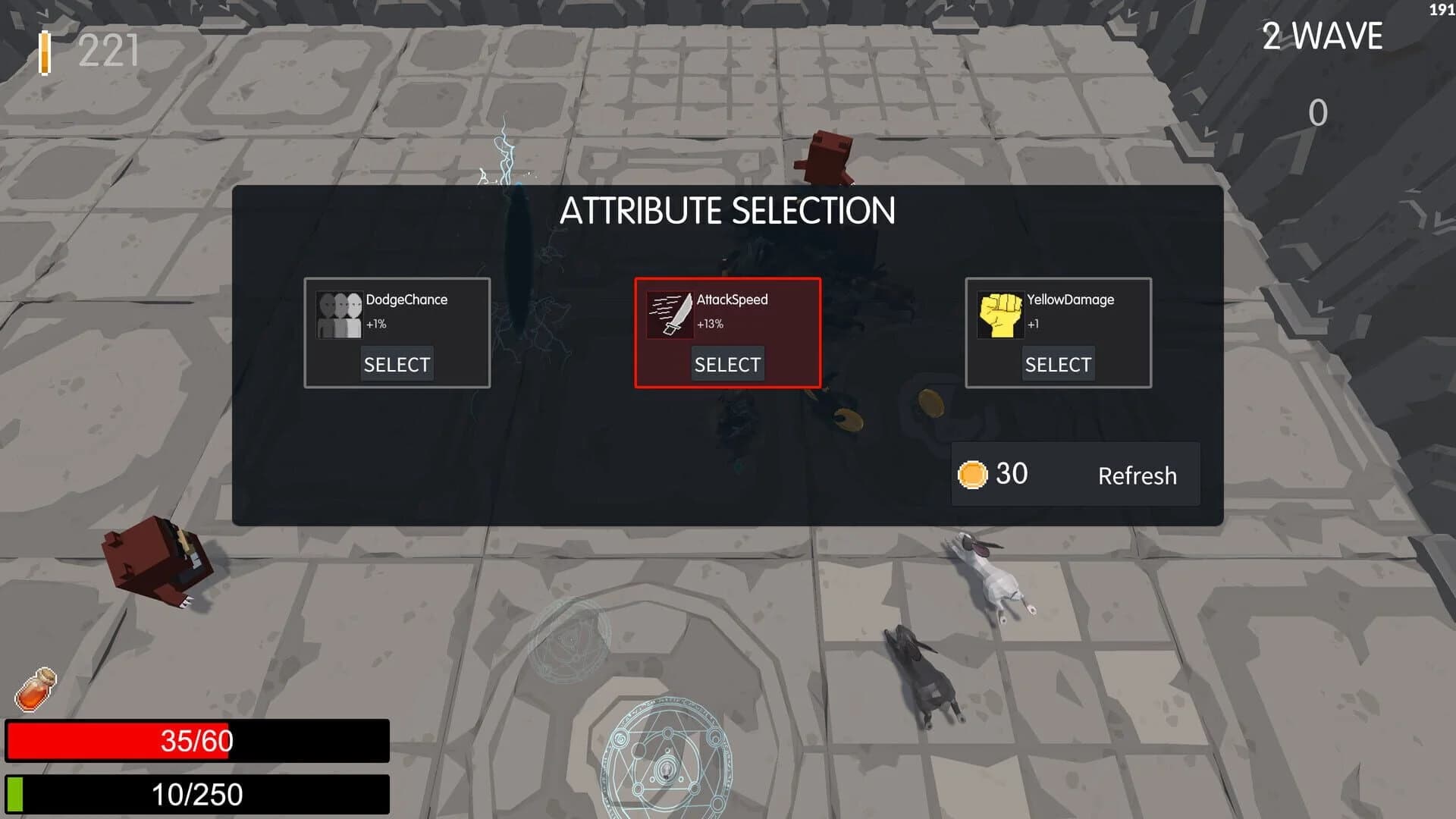Click the AttackSpeed card with red border
Image resolution: width=1456 pixels, height=819 pixels.
[728, 331]
